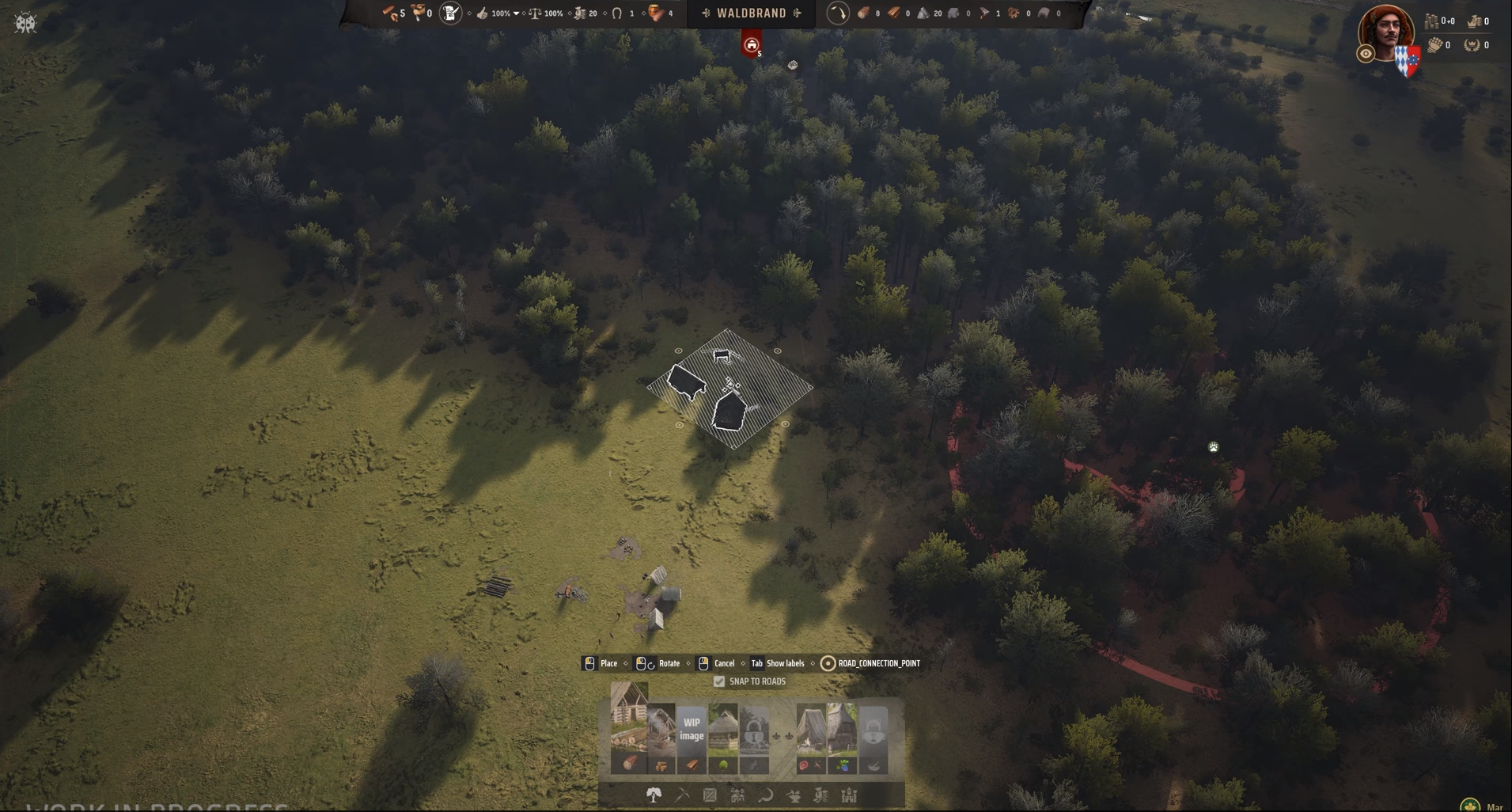Switch to the residential houses category
This screenshot has height=812, width=1512.
(737, 795)
